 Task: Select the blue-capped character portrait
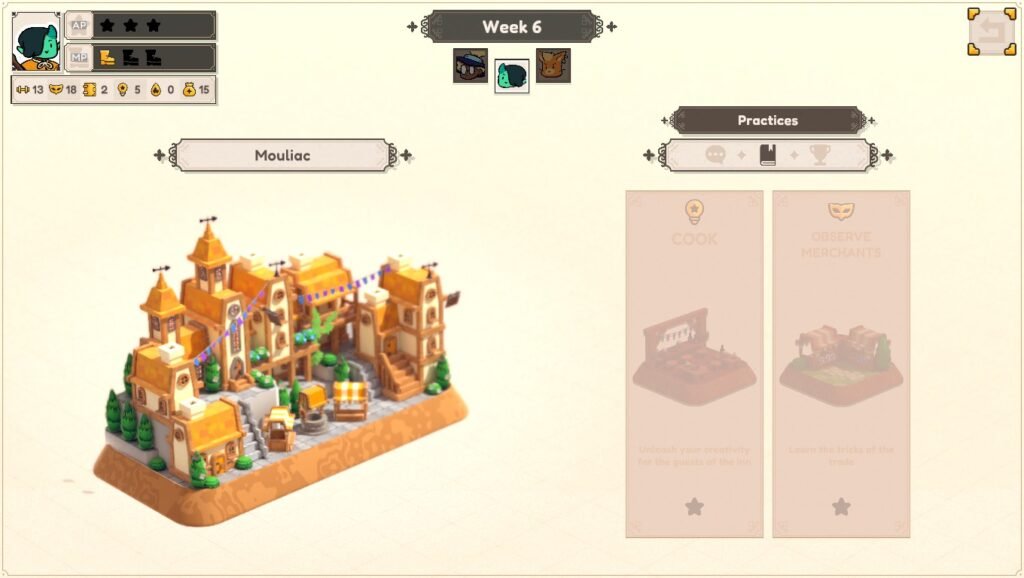click(470, 66)
